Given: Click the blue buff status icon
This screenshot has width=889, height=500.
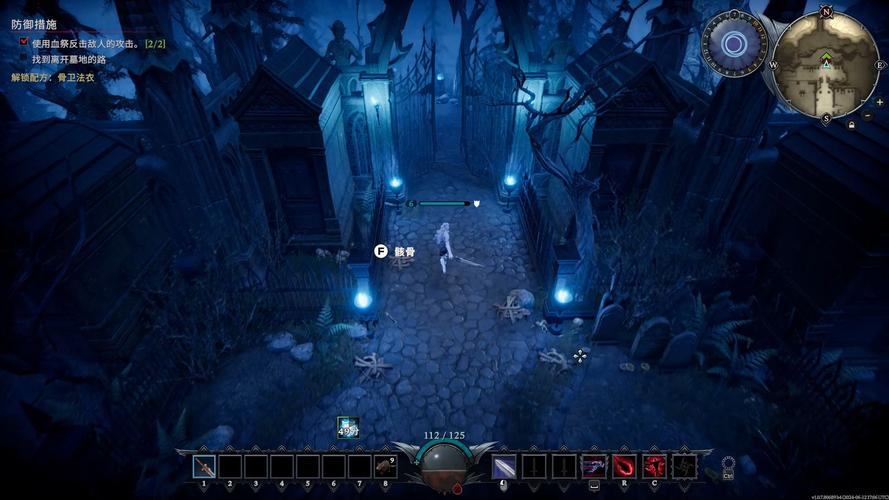Looking at the screenshot, I should [x=347, y=427].
